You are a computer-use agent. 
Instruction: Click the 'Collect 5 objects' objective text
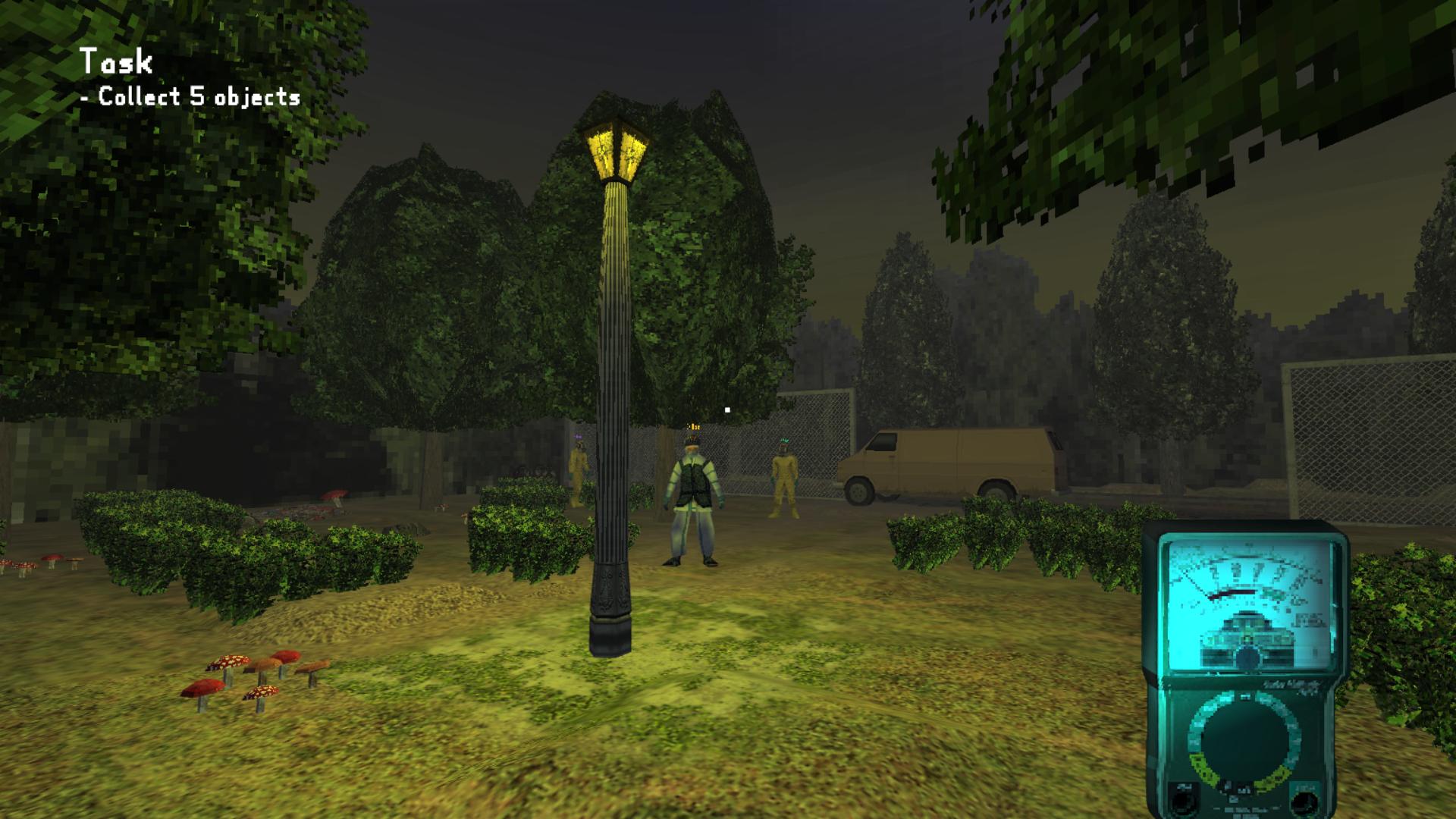tap(188, 97)
